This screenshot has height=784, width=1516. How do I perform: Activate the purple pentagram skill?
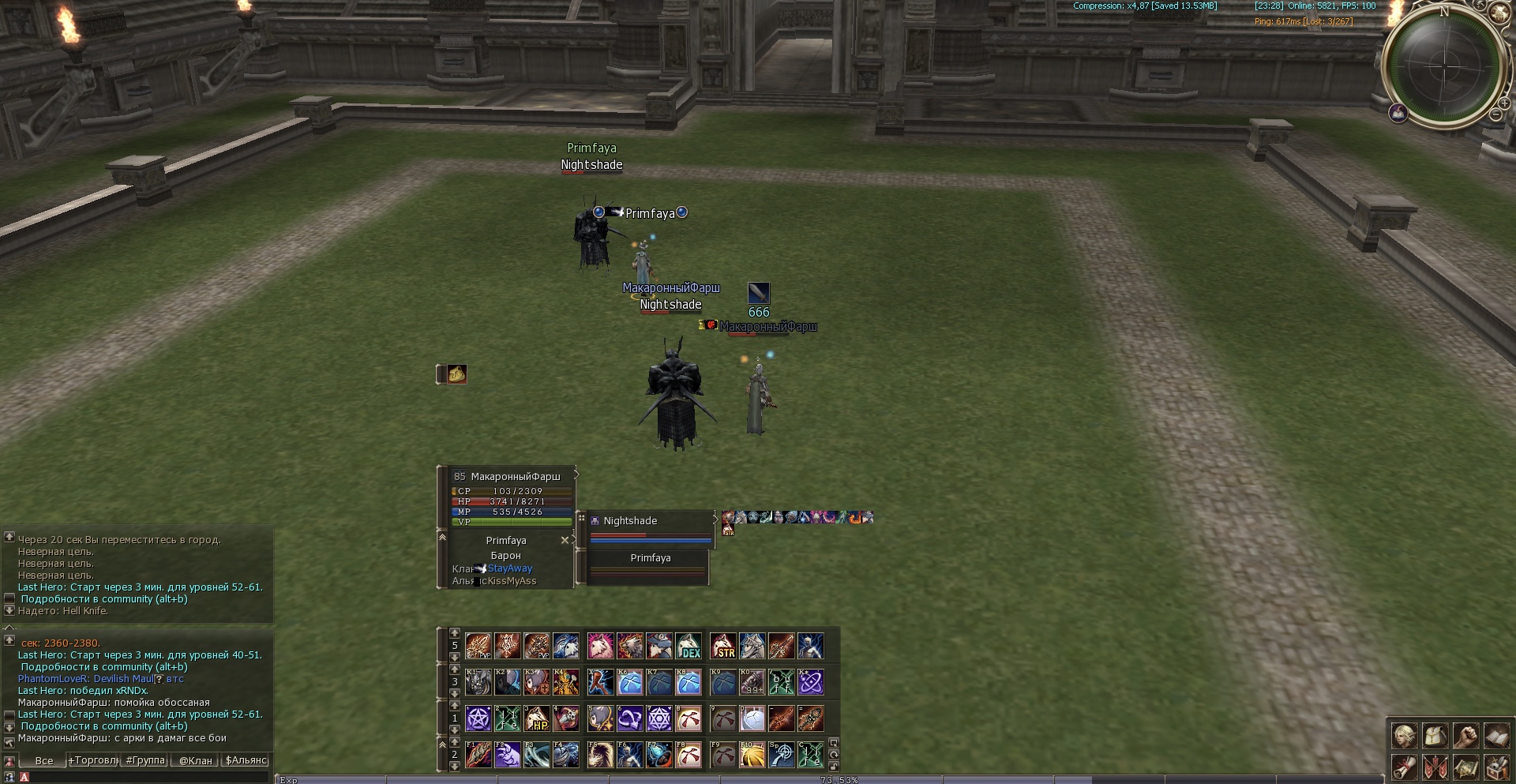pos(478,718)
